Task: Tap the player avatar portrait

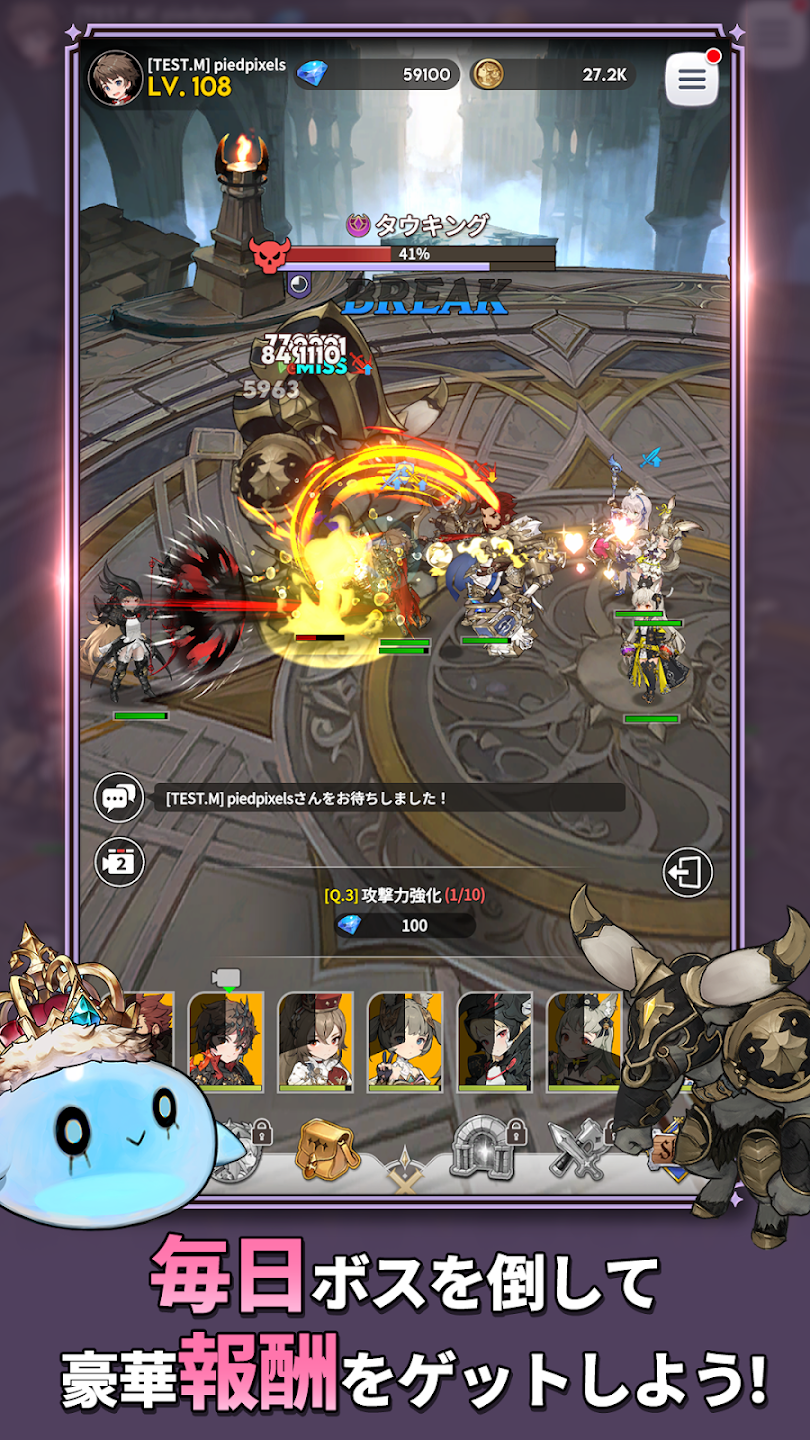Action: point(115,78)
